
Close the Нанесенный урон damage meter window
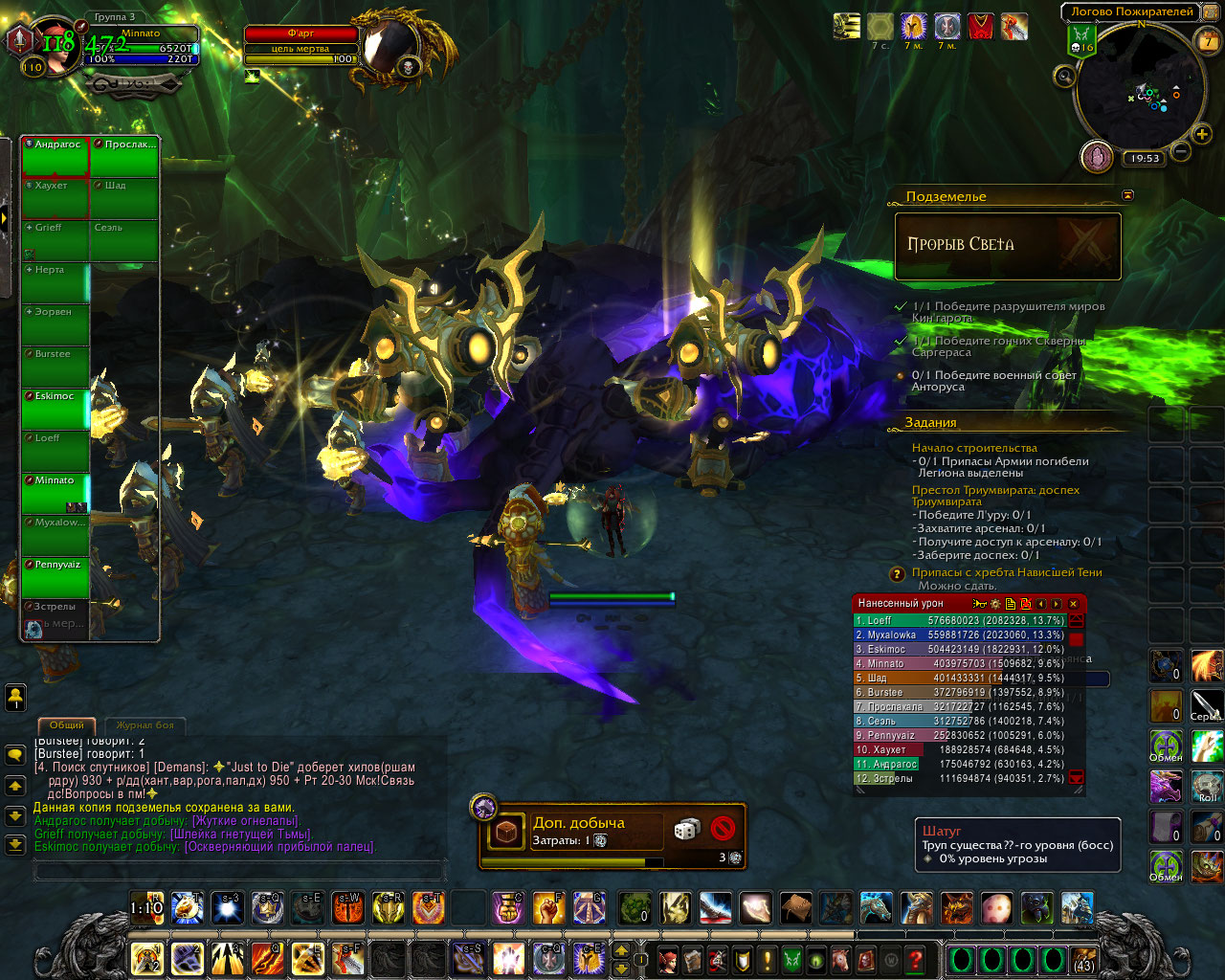(x=1074, y=604)
